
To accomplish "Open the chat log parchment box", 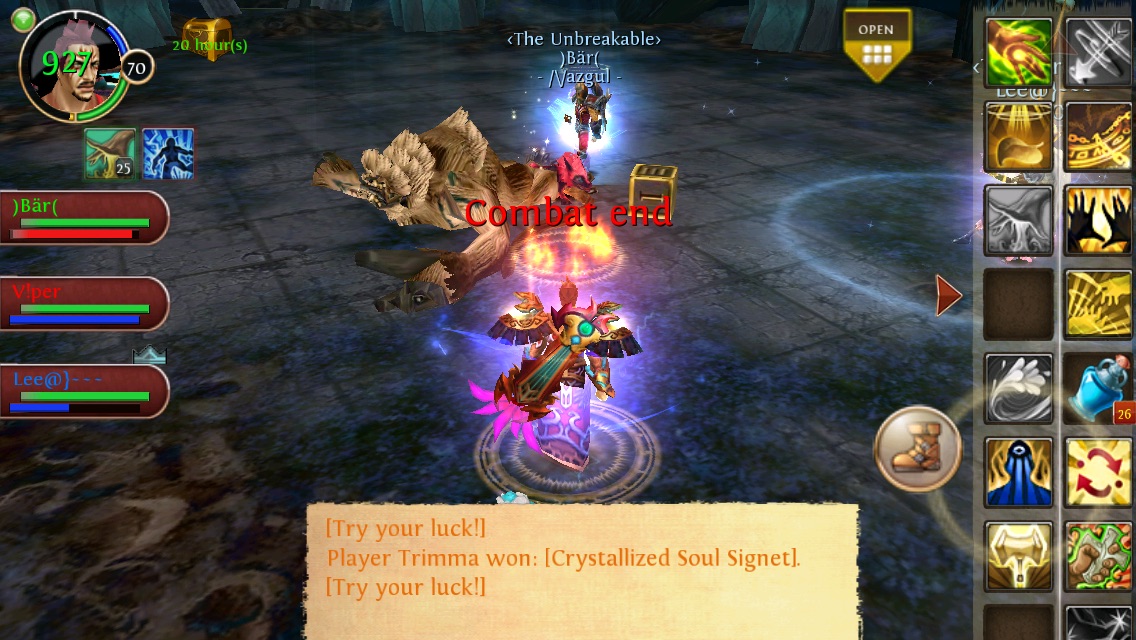I will tap(581, 570).
